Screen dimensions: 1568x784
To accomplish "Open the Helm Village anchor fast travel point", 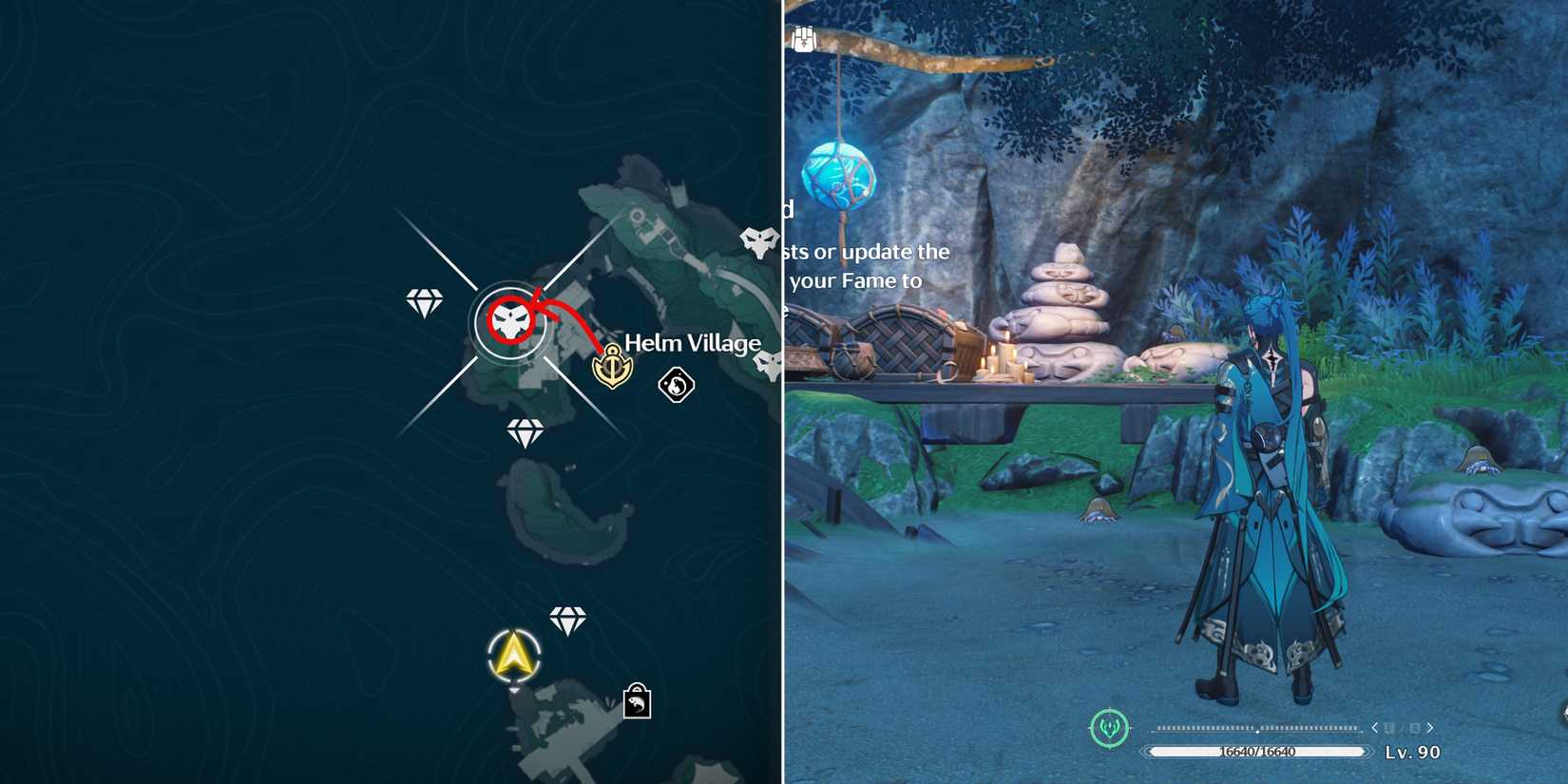I will [x=613, y=366].
